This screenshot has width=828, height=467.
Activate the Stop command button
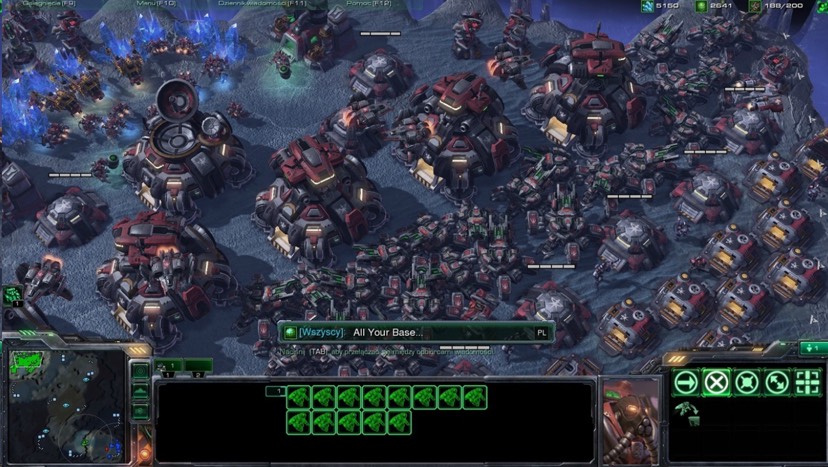716,381
